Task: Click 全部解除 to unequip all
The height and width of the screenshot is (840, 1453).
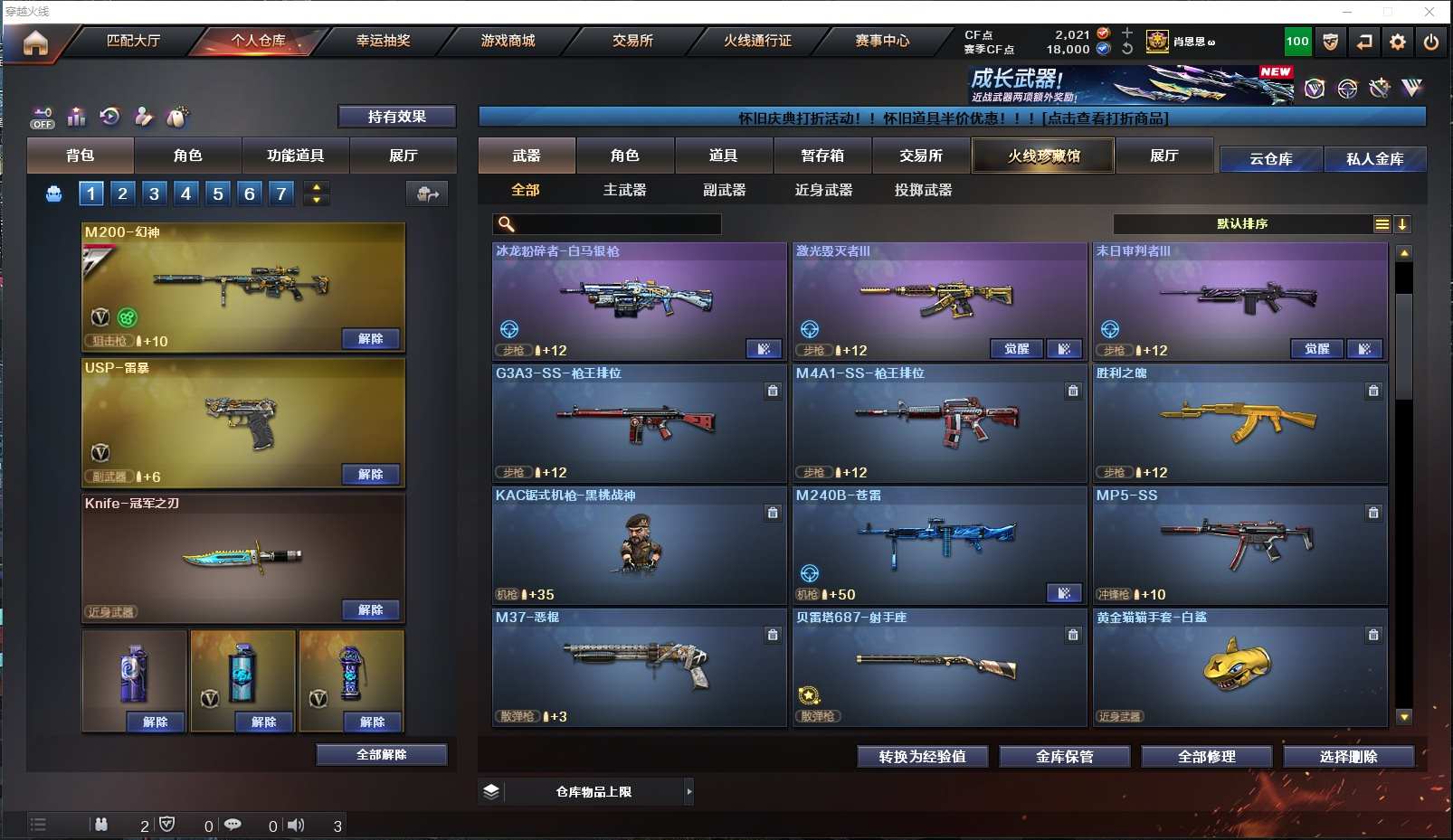Action: (382, 755)
